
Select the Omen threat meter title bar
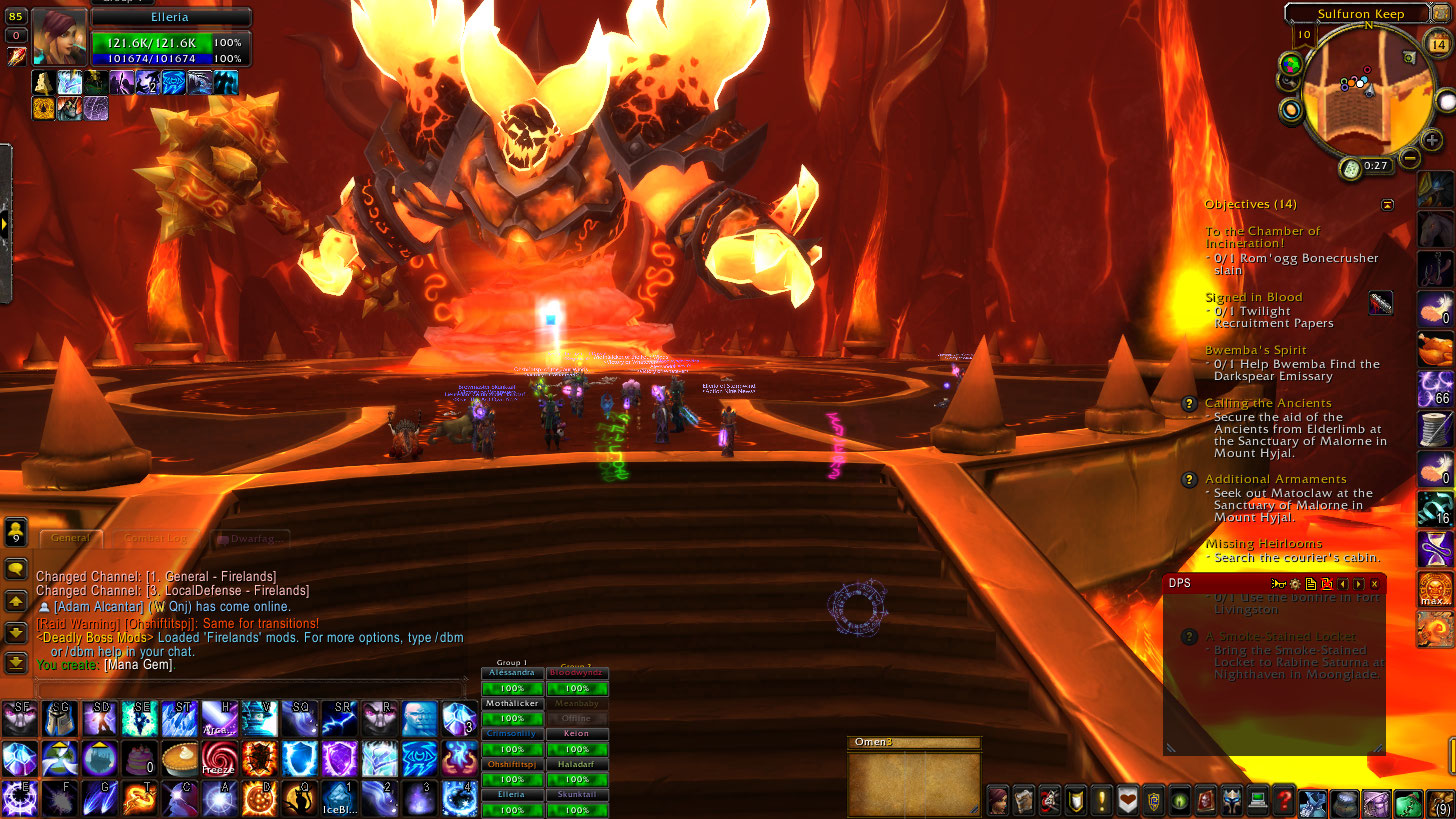tap(914, 743)
